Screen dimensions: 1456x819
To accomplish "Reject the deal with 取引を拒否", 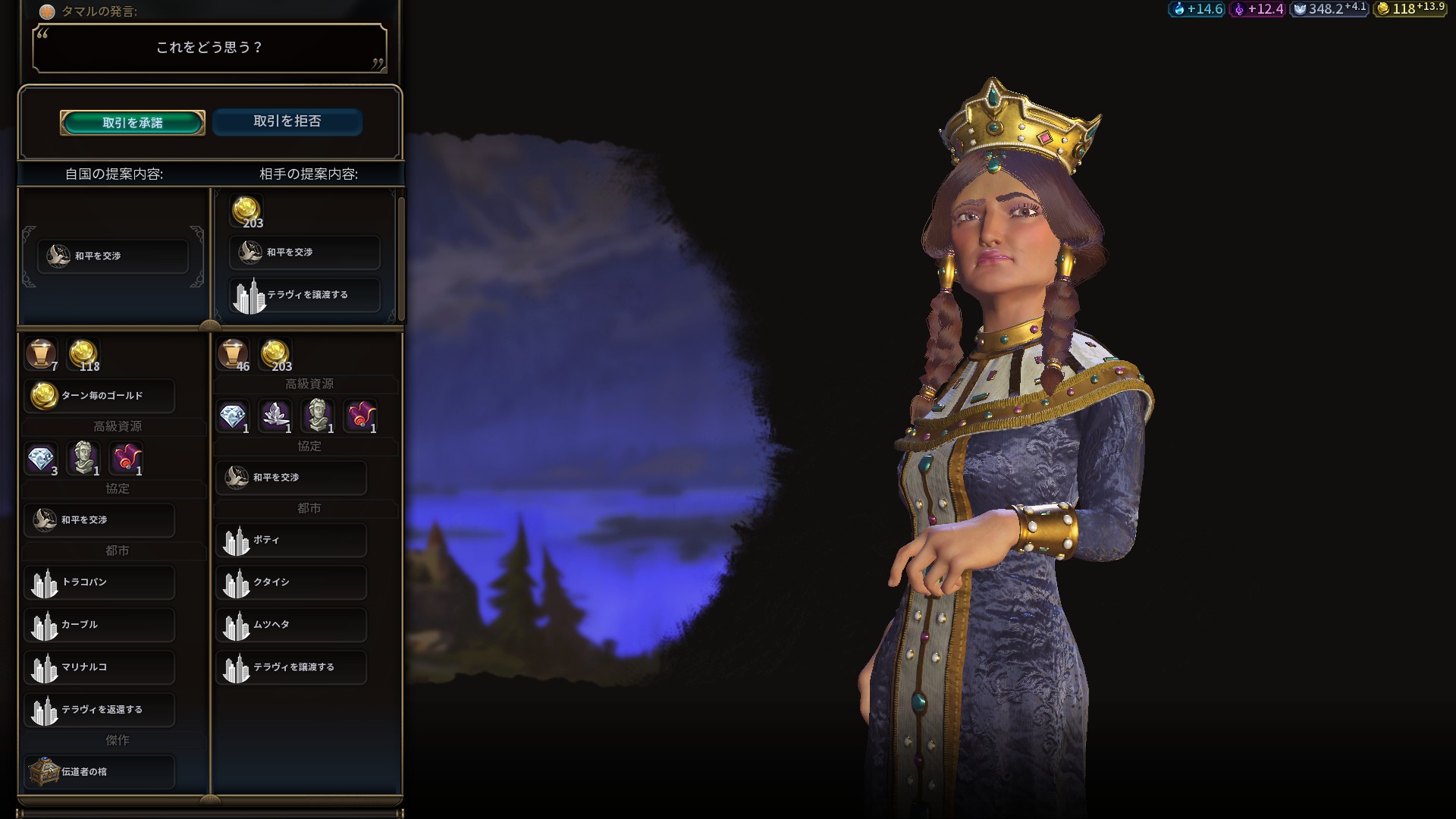I will point(287,121).
